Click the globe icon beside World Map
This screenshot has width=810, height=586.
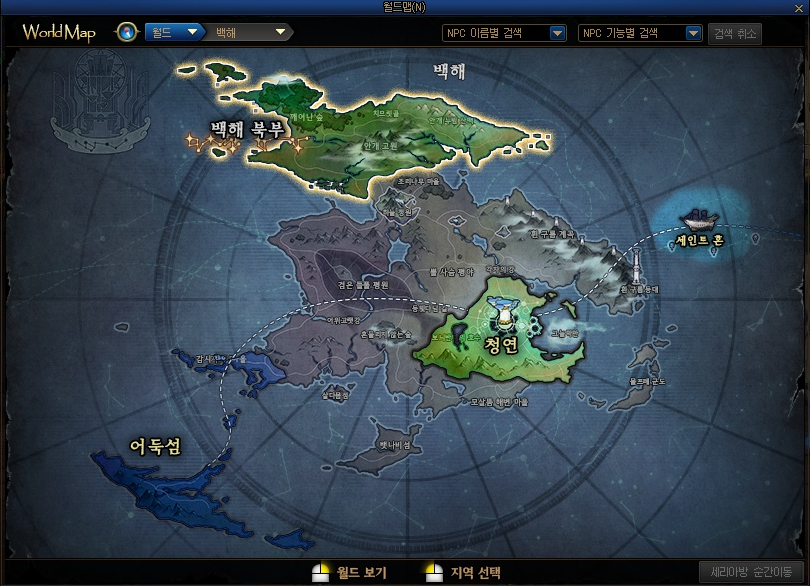pos(127,32)
